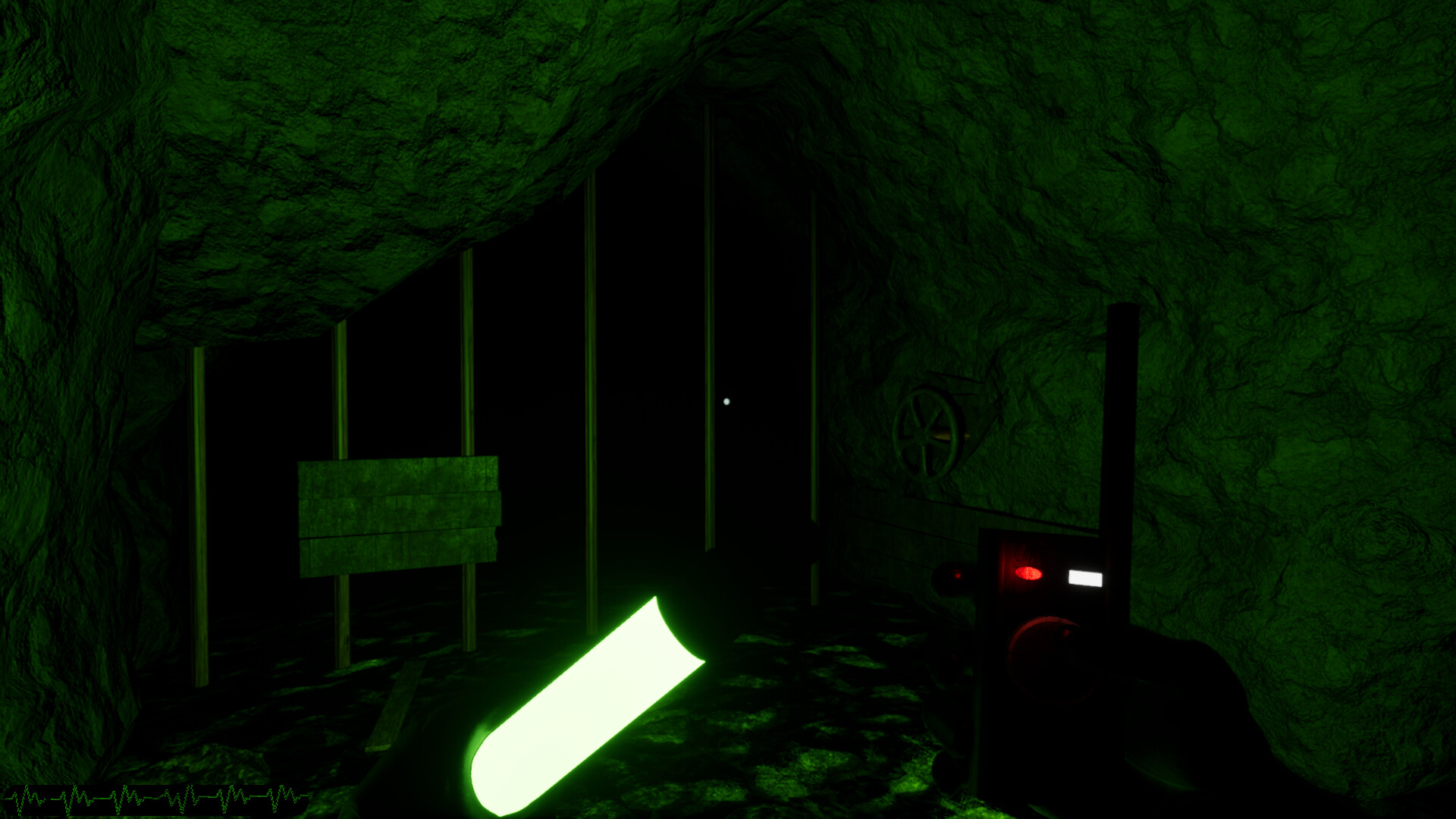Screen dimensions: 1456x819
Task: Select the valve wheel mounted on the rock wall
Action: [x=927, y=434]
